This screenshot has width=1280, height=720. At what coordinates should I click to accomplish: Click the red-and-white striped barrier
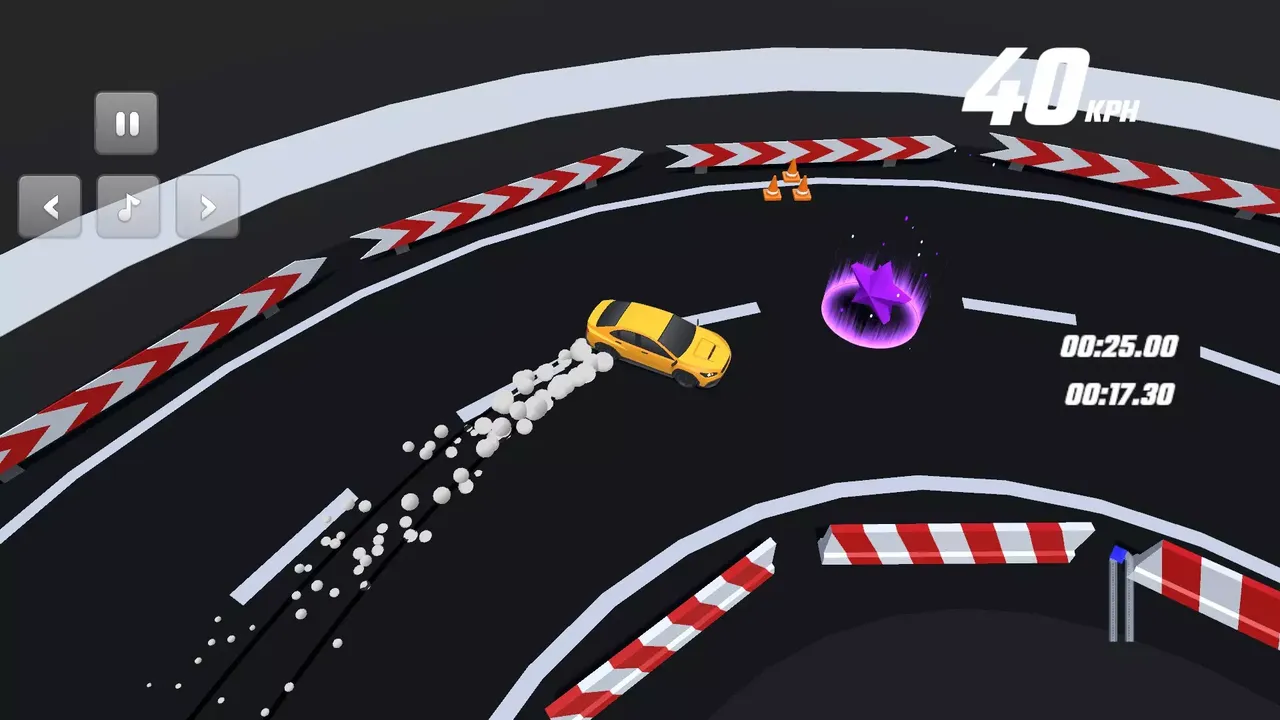(950, 545)
